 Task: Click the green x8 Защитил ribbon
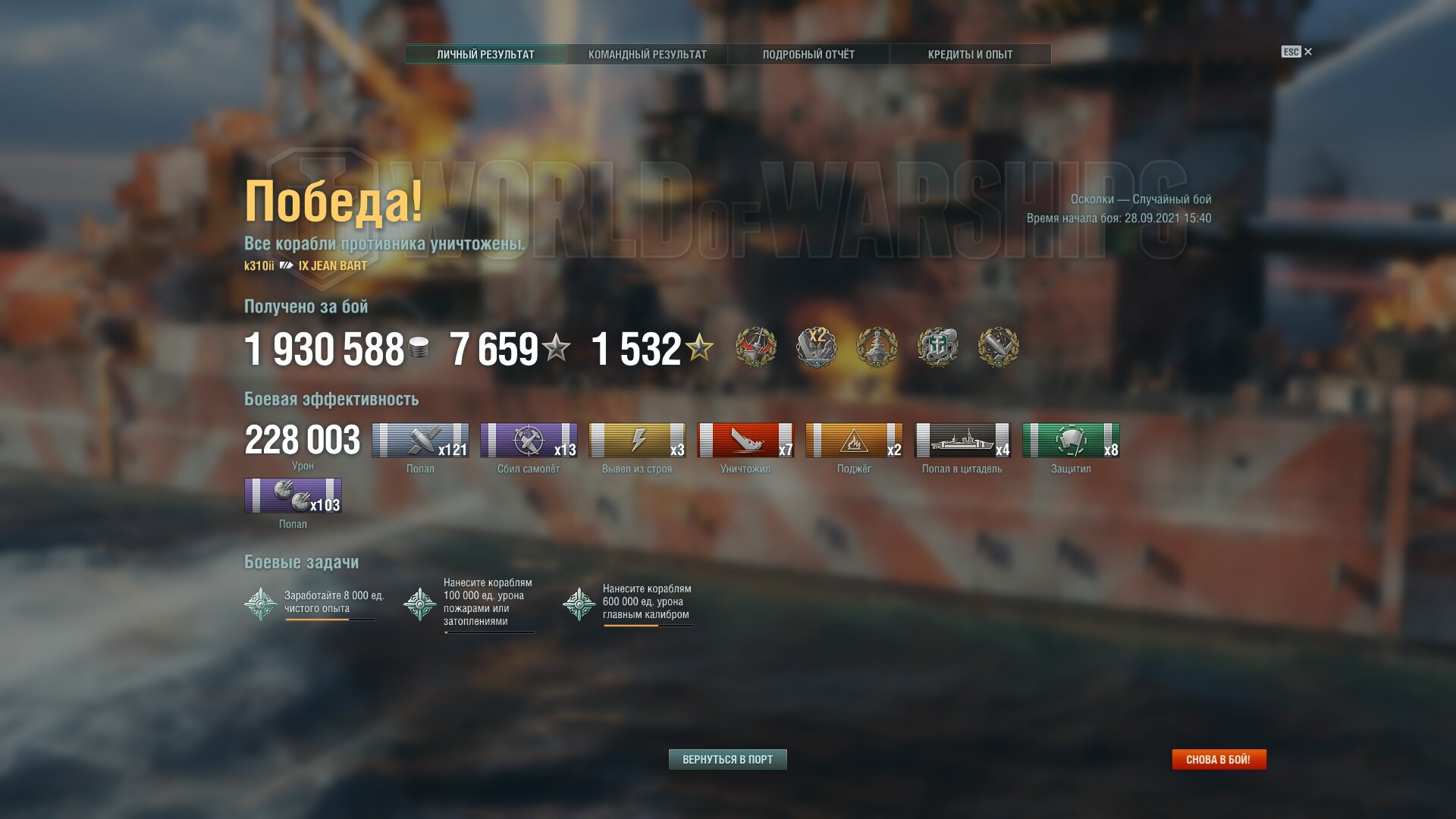[1071, 441]
